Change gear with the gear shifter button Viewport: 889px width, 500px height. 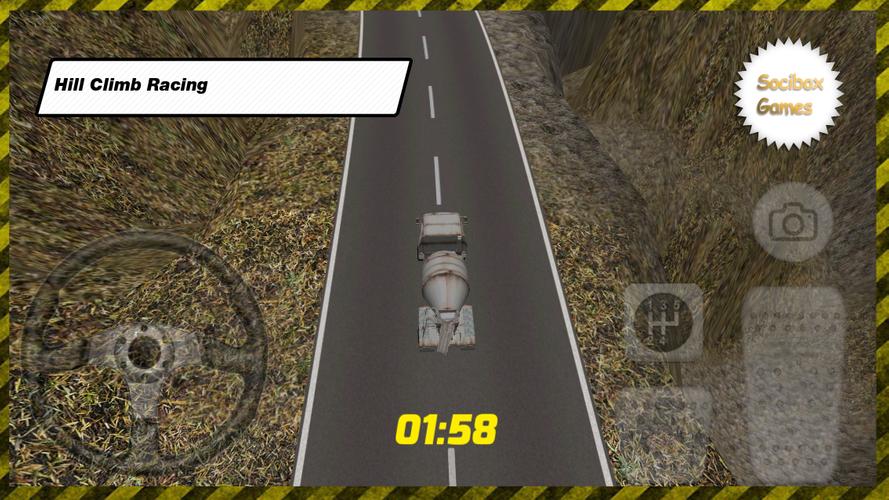[x=663, y=322]
